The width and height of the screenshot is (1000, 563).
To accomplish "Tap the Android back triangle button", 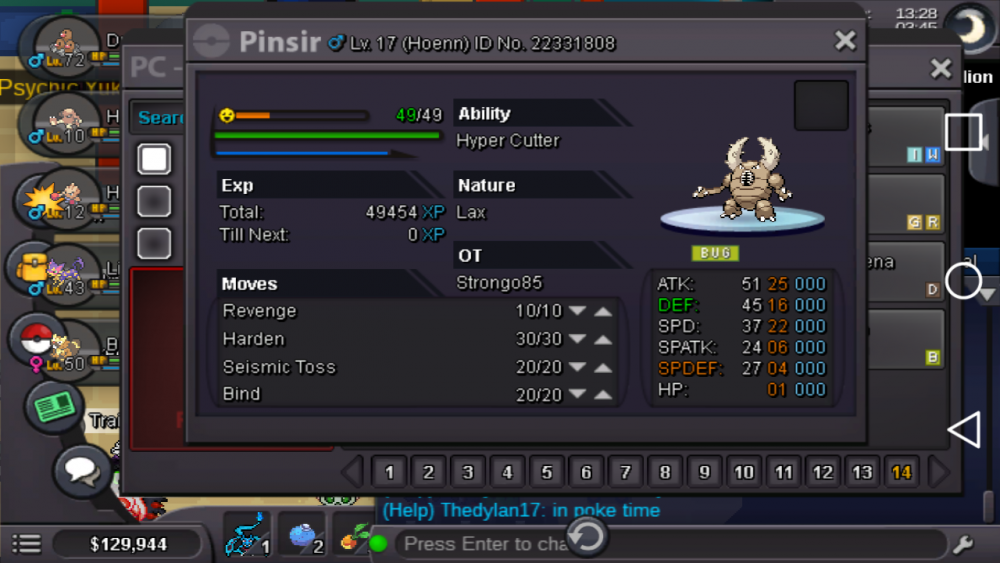I will click(963, 430).
